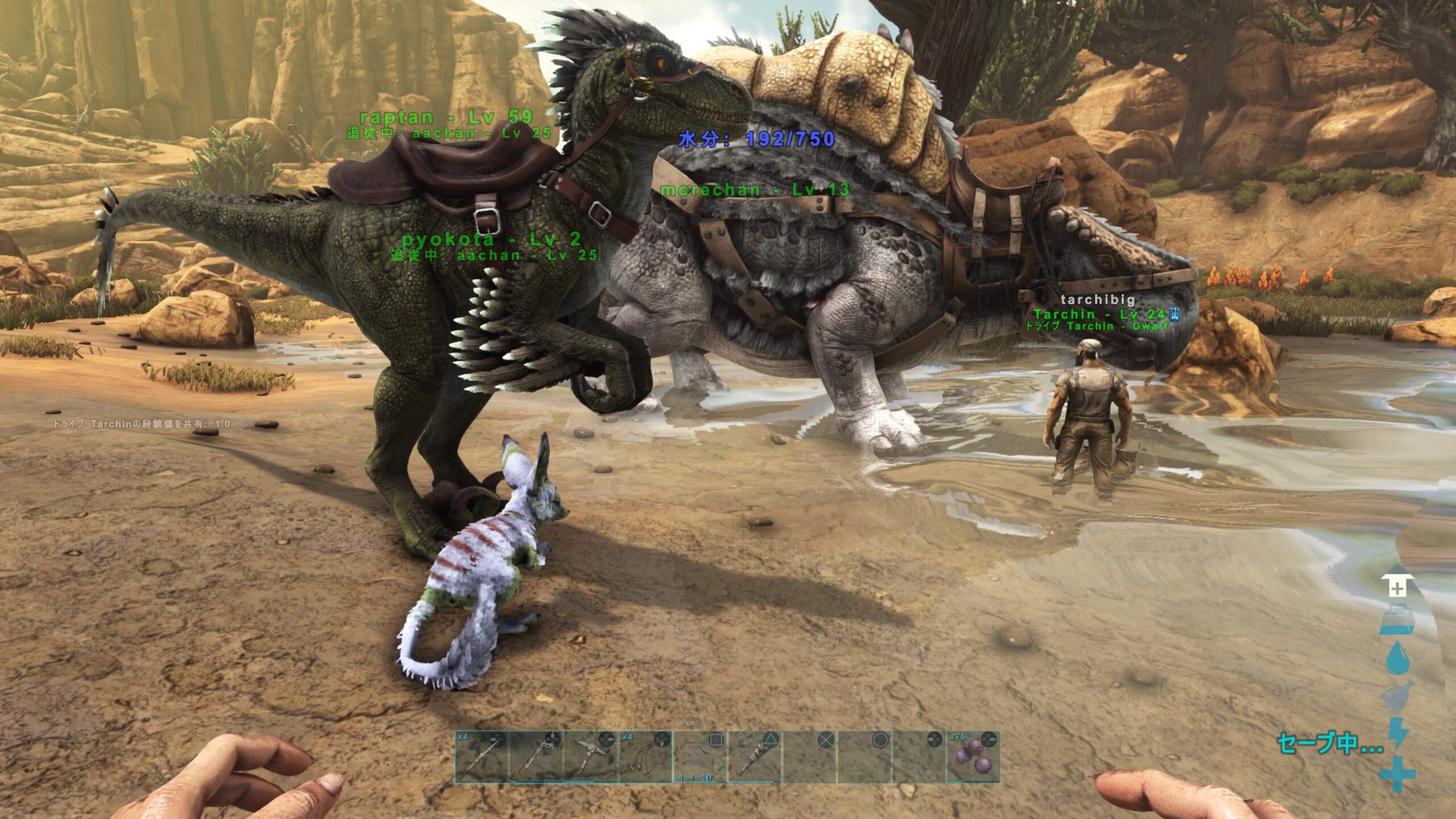Select the spear slot in the hotbar
Viewport: 1456px width, 819px height.
click(x=481, y=758)
